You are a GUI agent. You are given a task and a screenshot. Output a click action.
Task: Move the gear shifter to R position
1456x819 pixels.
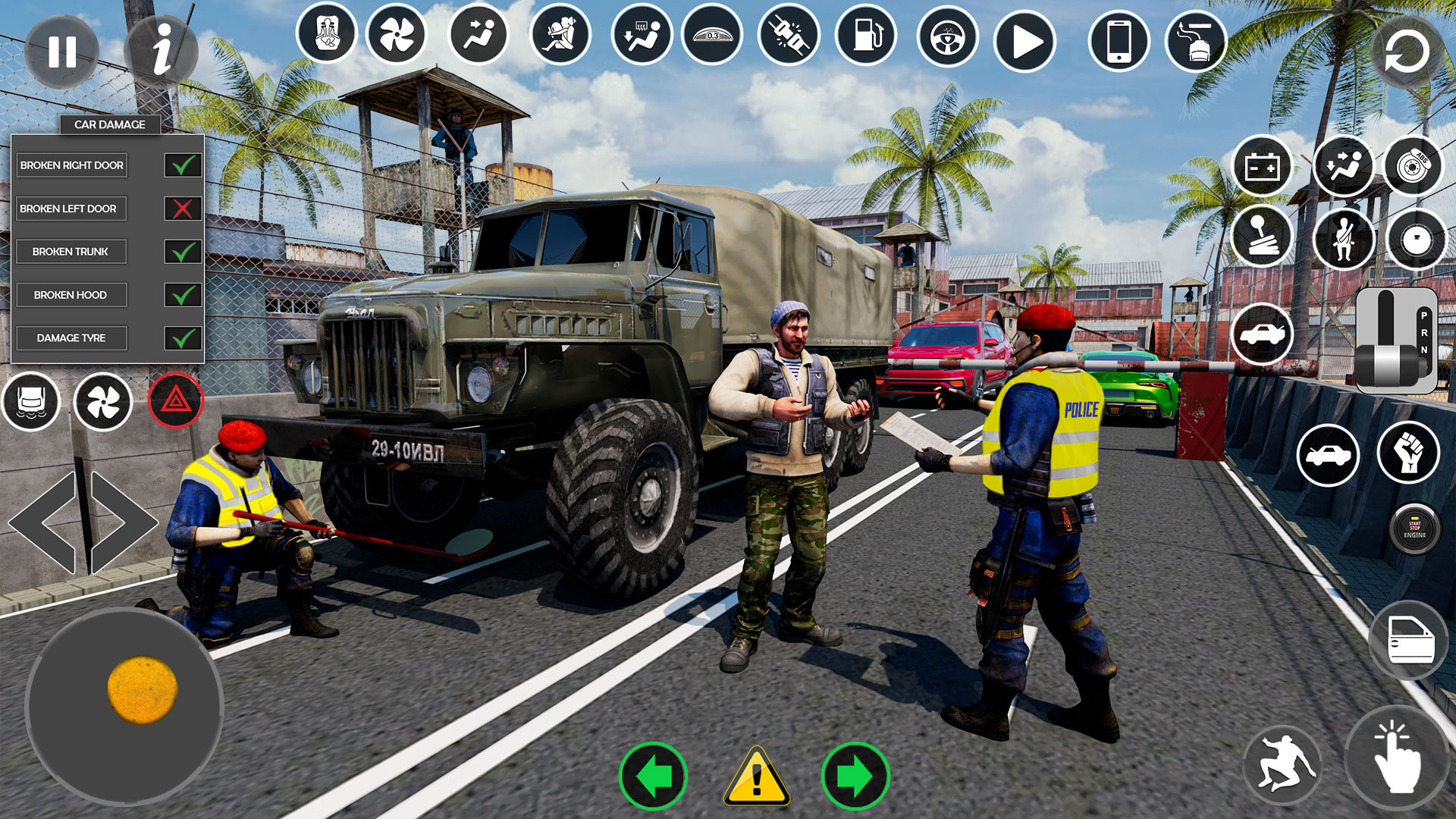(1424, 332)
